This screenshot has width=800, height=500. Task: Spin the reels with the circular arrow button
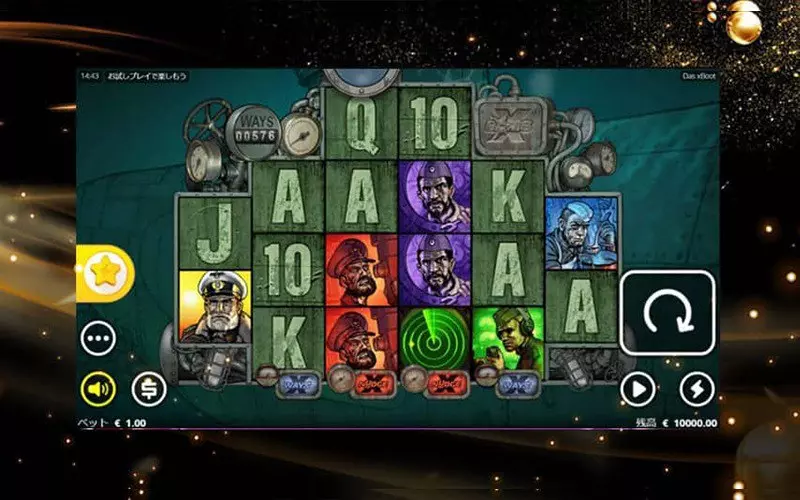(667, 312)
